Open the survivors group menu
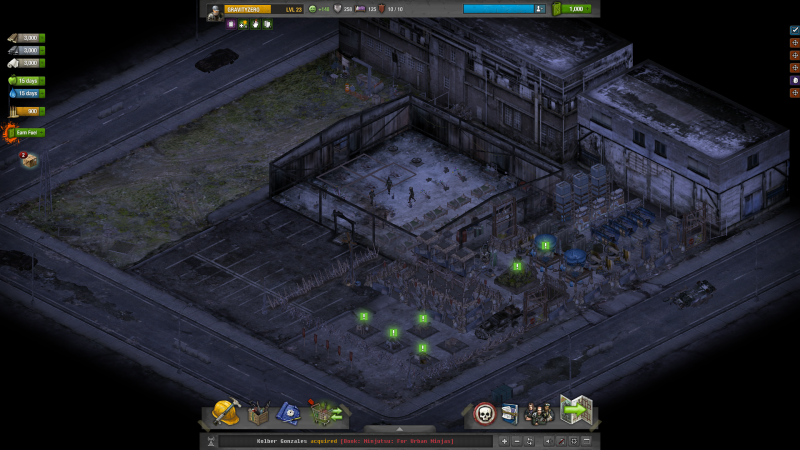The height and width of the screenshot is (450, 800). pyautogui.click(x=539, y=413)
